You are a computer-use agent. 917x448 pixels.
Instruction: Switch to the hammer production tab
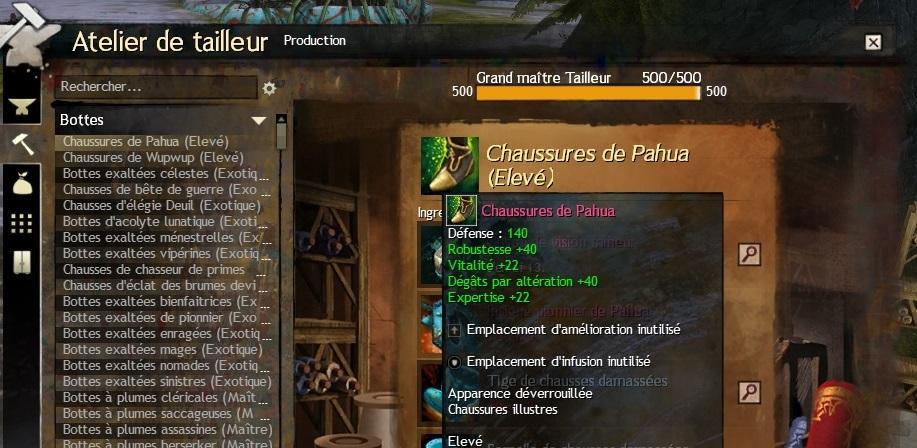click(x=21, y=144)
